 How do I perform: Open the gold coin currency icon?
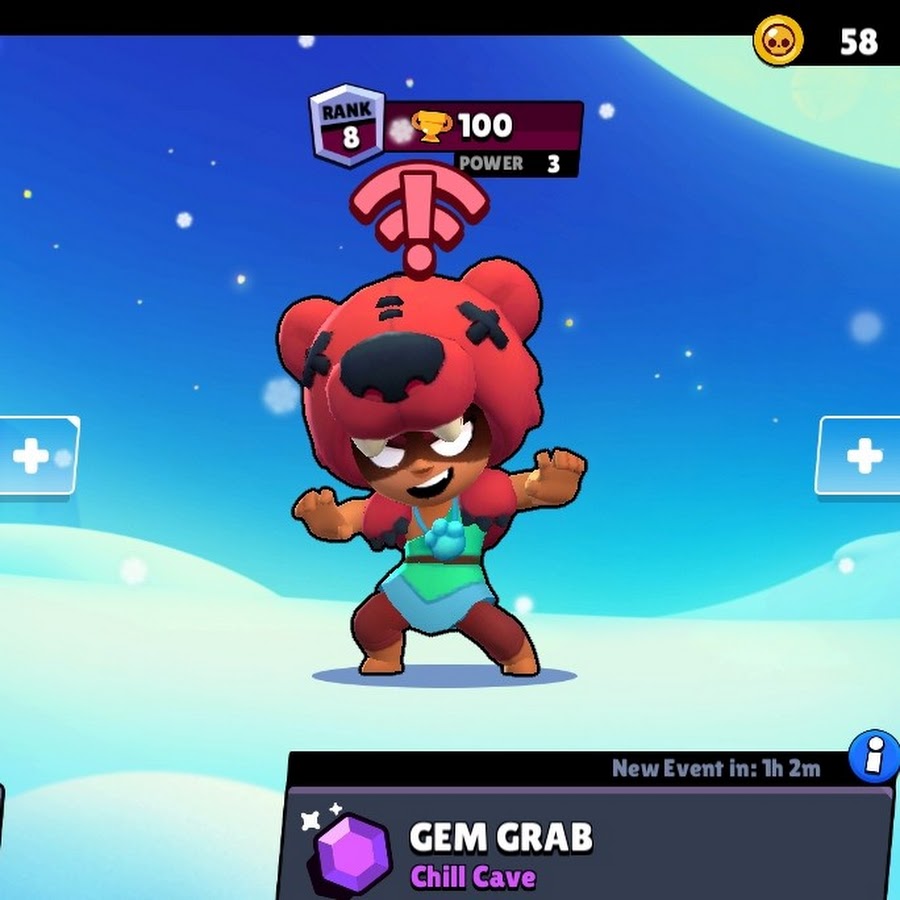click(x=778, y=41)
